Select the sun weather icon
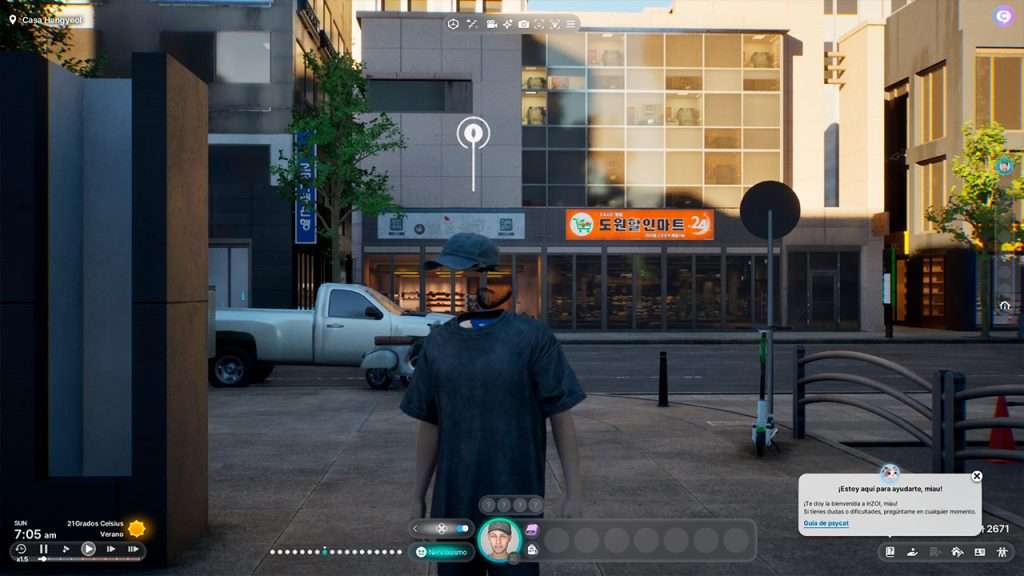The image size is (1024, 576). [x=136, y=528]
